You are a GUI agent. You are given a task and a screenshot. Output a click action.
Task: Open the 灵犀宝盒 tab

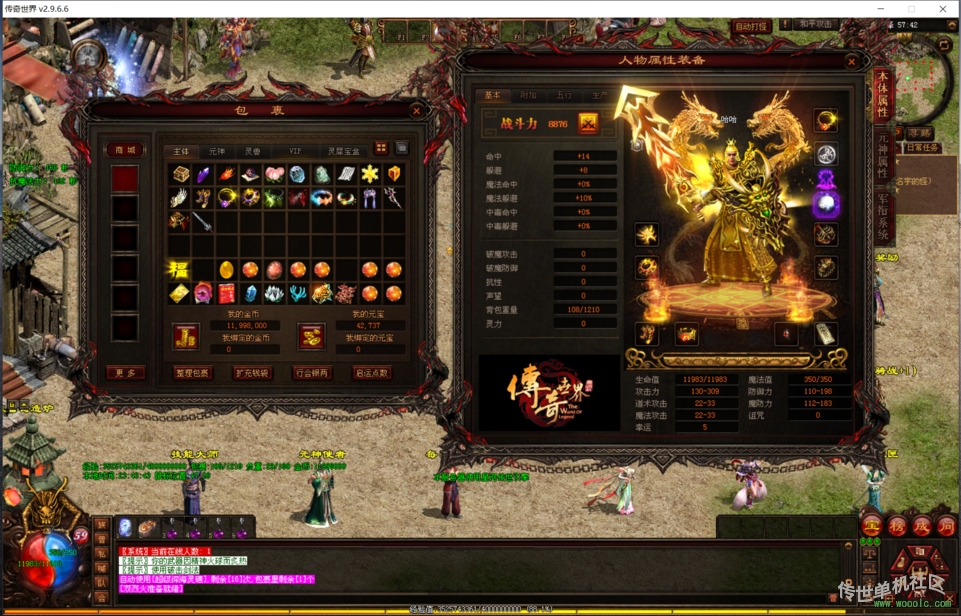(343, 151)
